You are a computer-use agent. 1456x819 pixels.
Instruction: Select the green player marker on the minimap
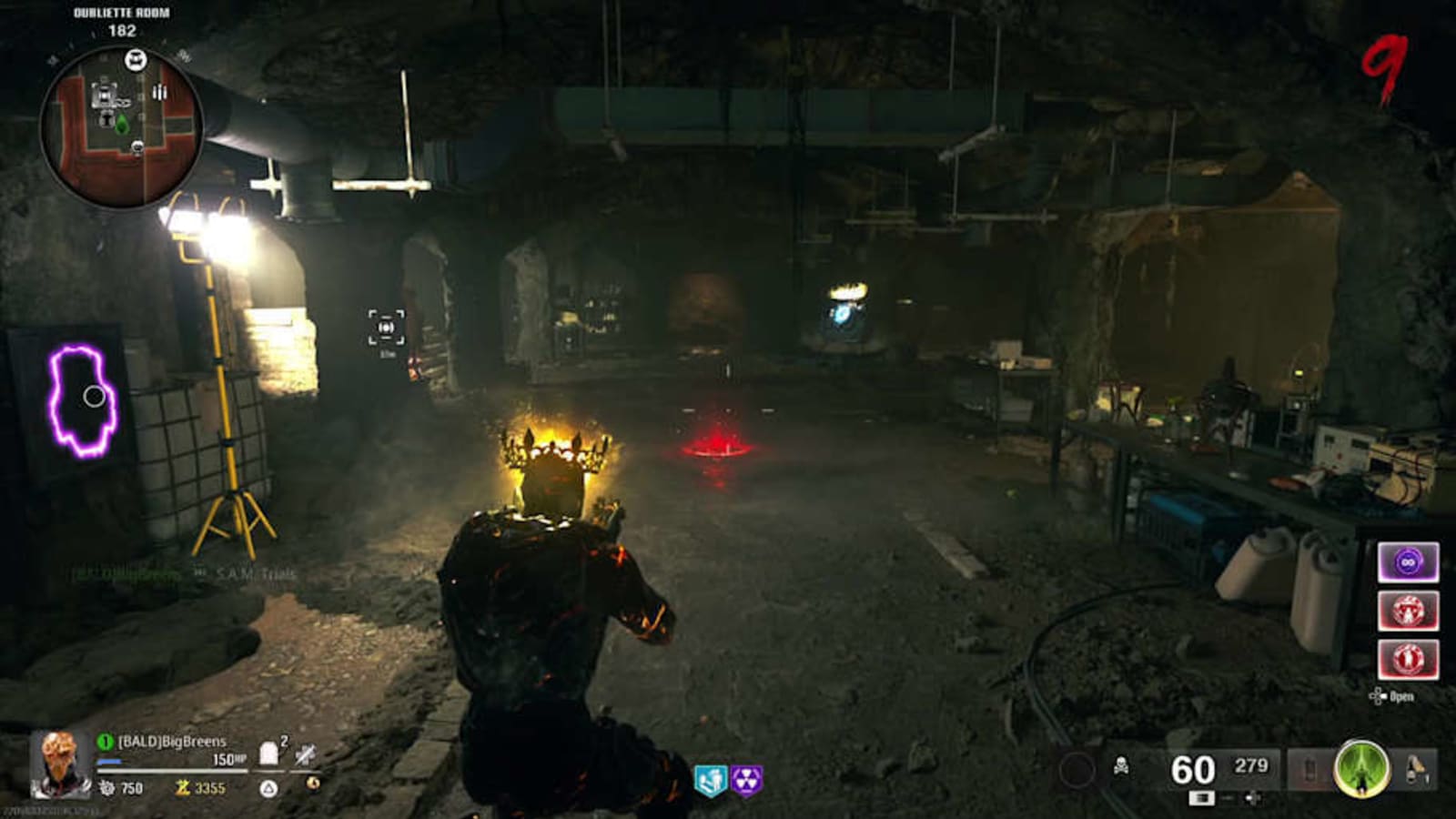pos(122,124)
